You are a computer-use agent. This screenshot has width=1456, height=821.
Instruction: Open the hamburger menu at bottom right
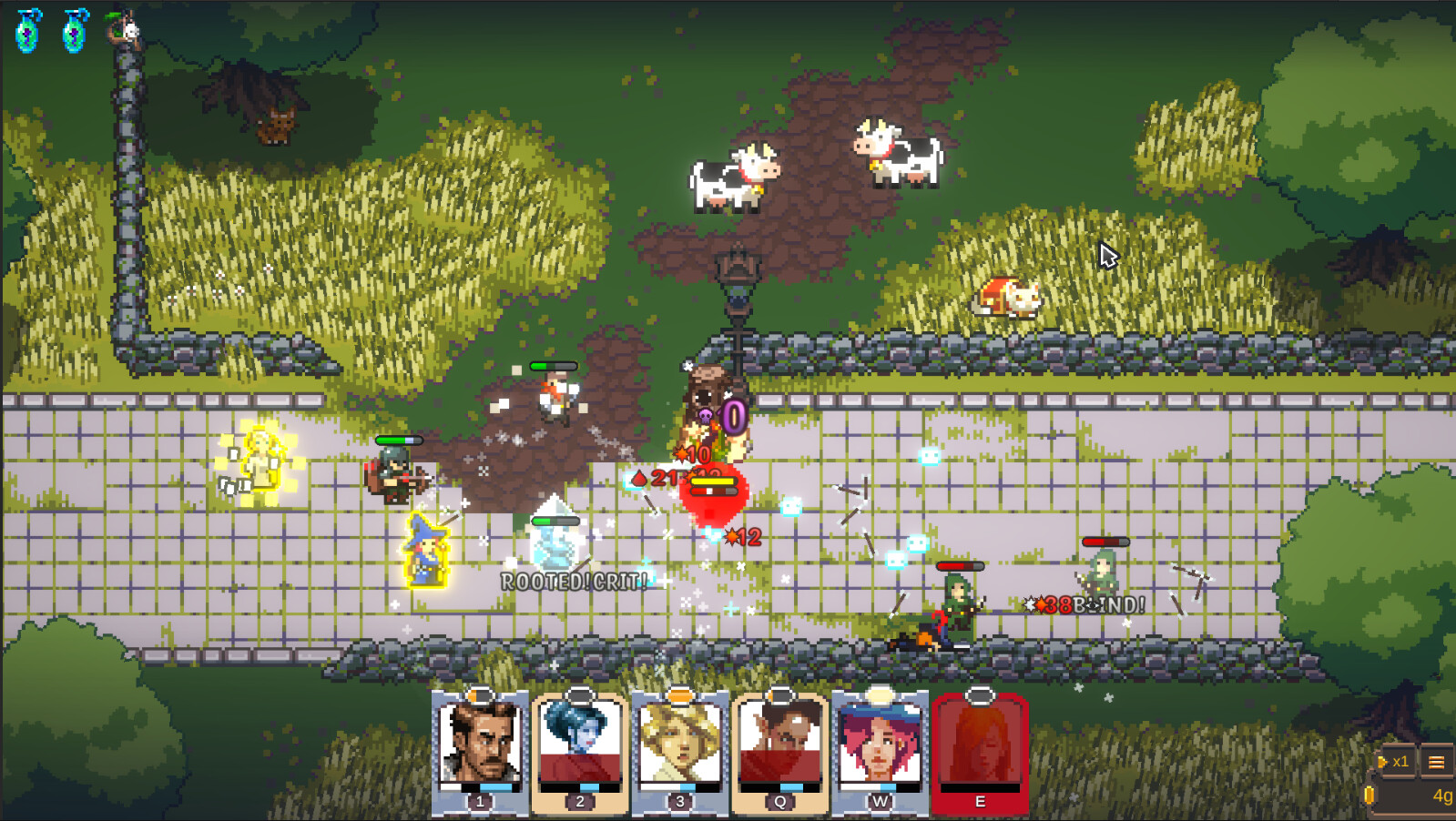(x=1439, y=761)
